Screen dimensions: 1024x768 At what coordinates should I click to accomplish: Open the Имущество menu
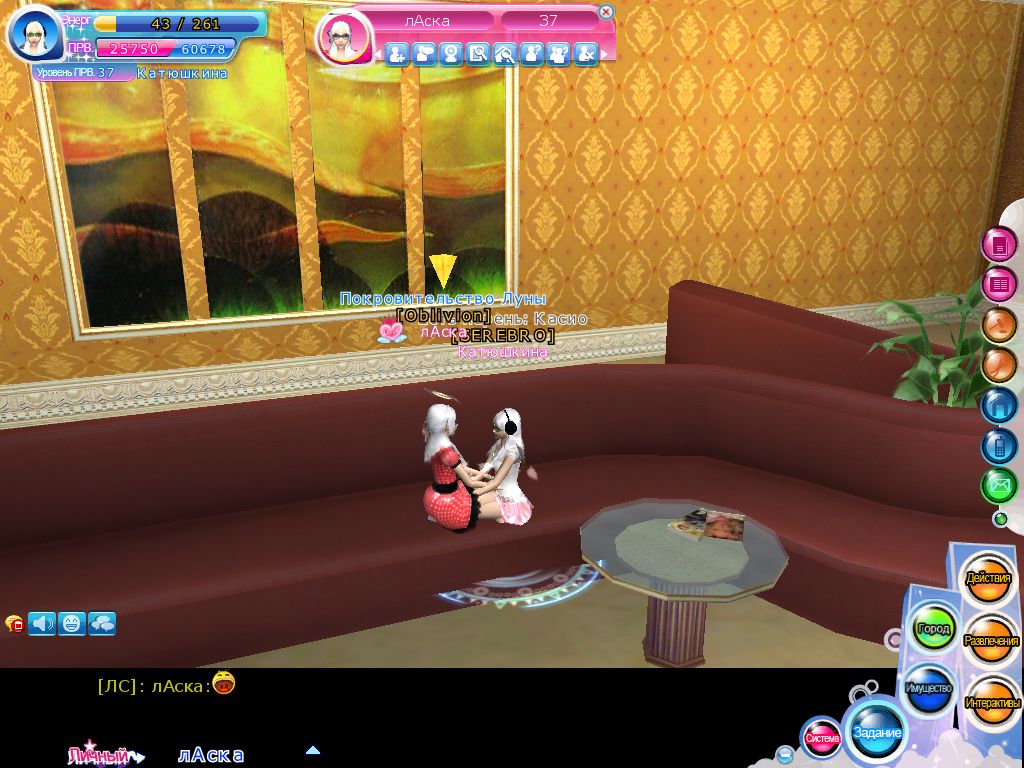(x=928, y=689)
